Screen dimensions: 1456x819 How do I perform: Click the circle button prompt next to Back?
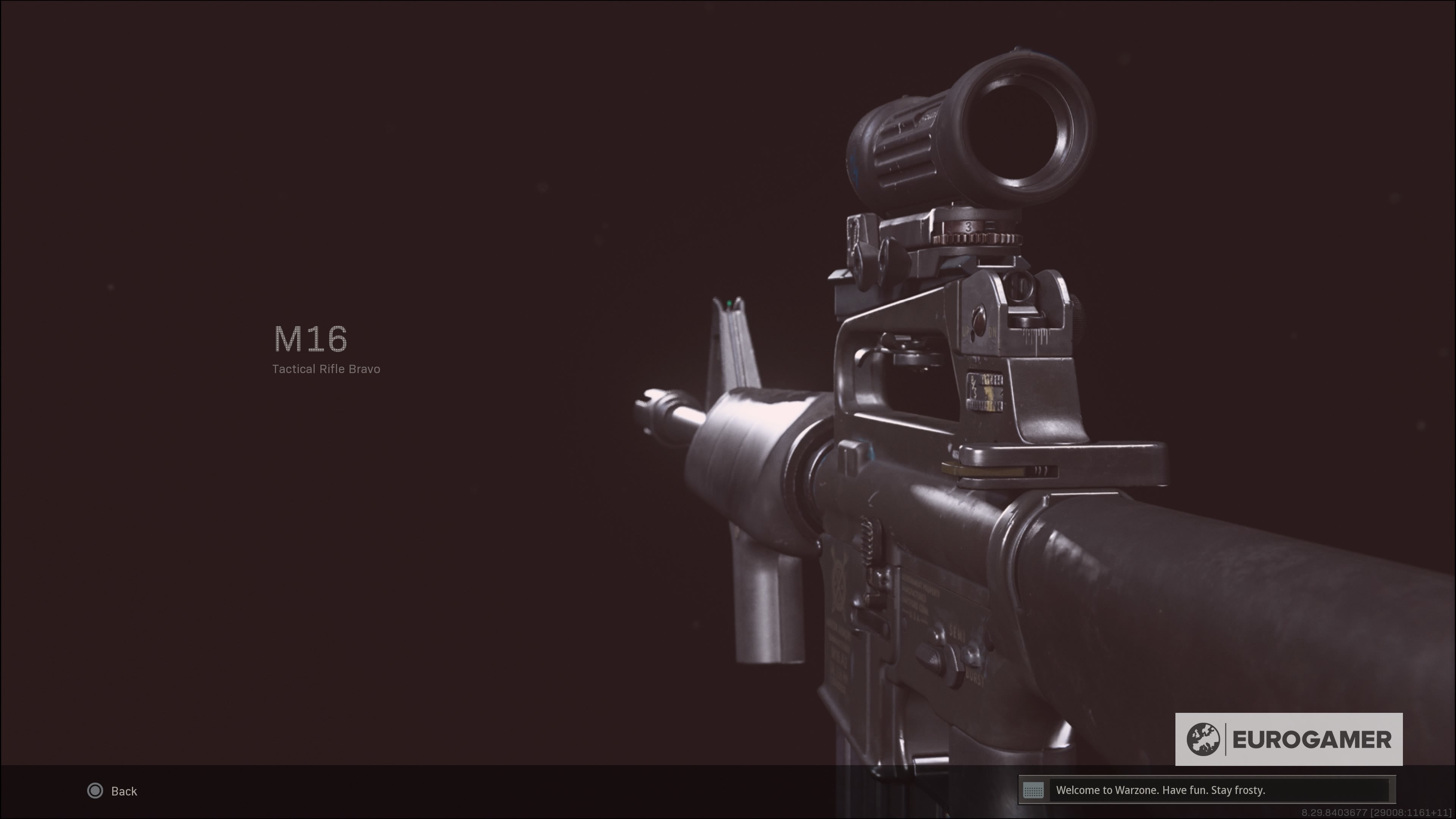tap(95, 791)
